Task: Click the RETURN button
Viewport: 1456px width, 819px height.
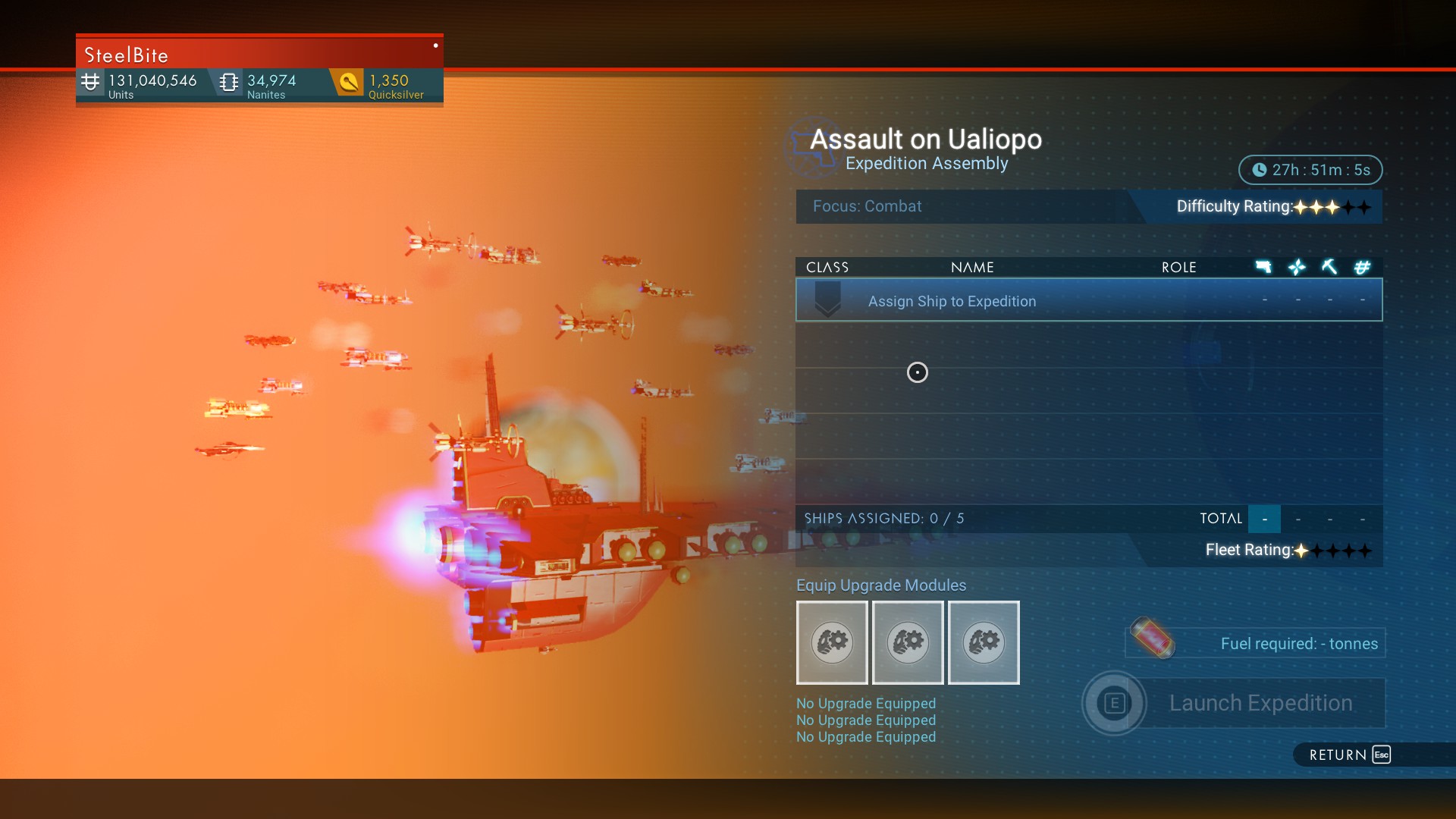Action: [x=1349, y=755]
